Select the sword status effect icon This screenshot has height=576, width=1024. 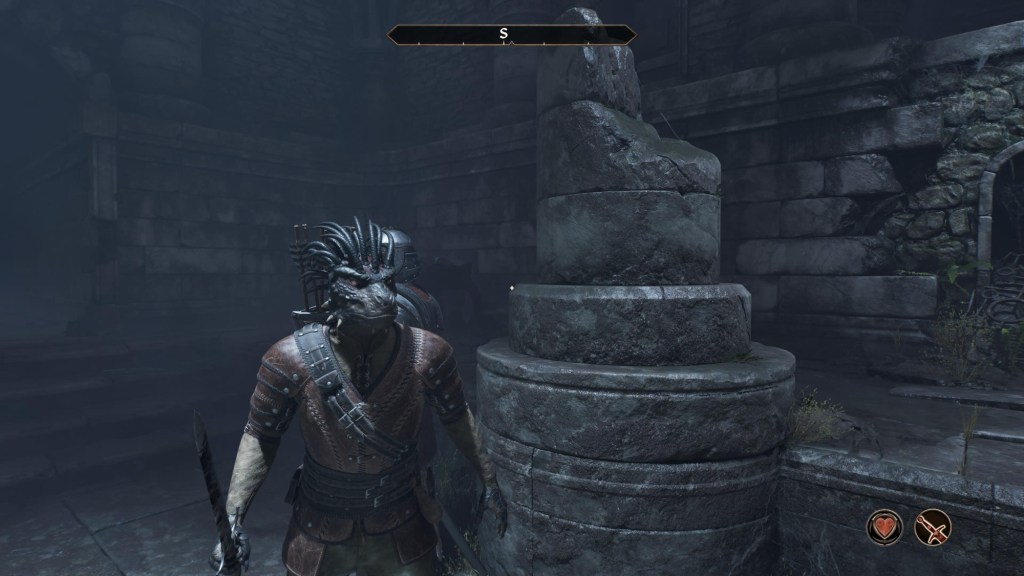coord(932,527)
